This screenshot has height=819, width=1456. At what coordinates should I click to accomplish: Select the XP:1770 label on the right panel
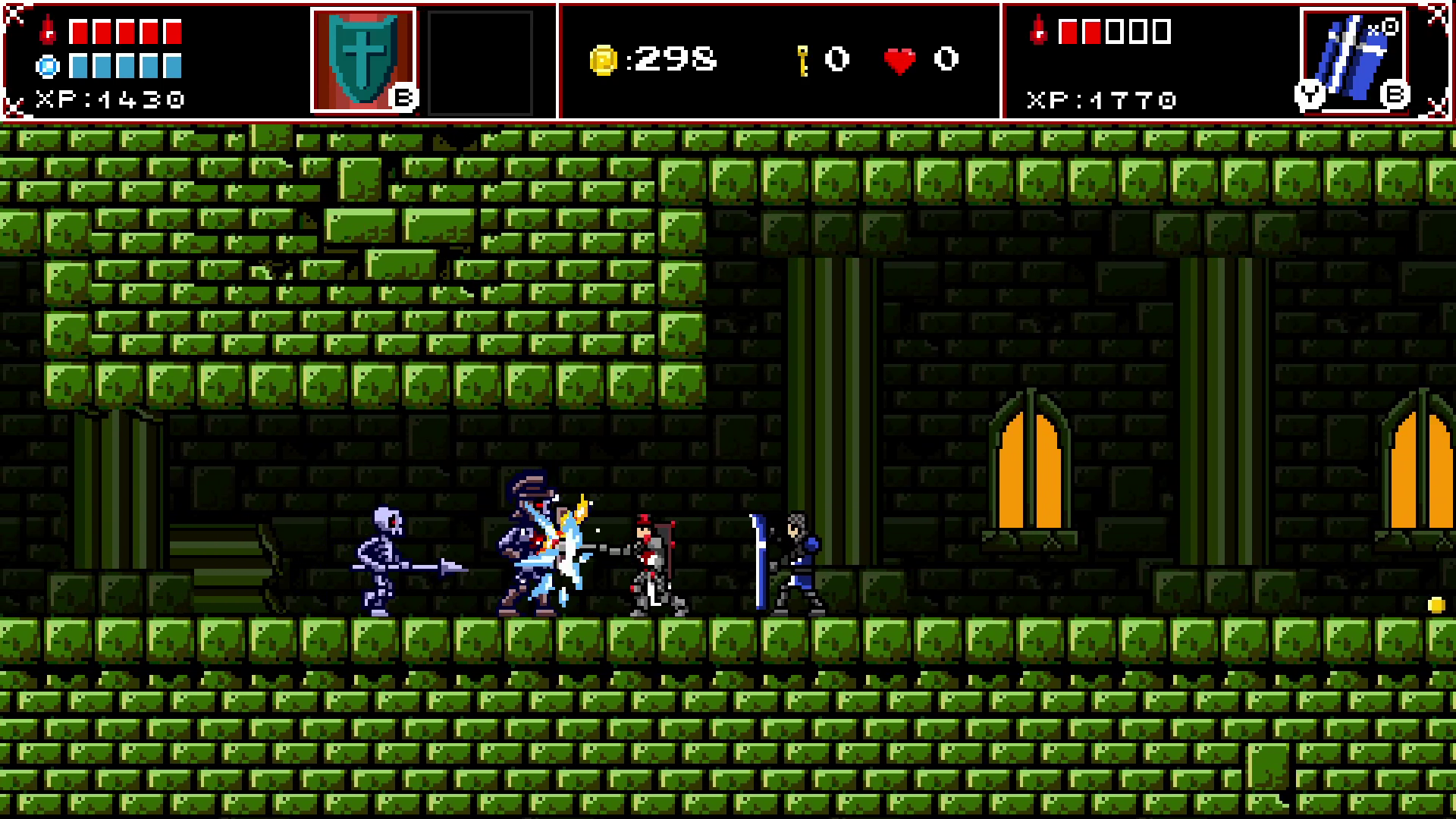[1101, 99]
